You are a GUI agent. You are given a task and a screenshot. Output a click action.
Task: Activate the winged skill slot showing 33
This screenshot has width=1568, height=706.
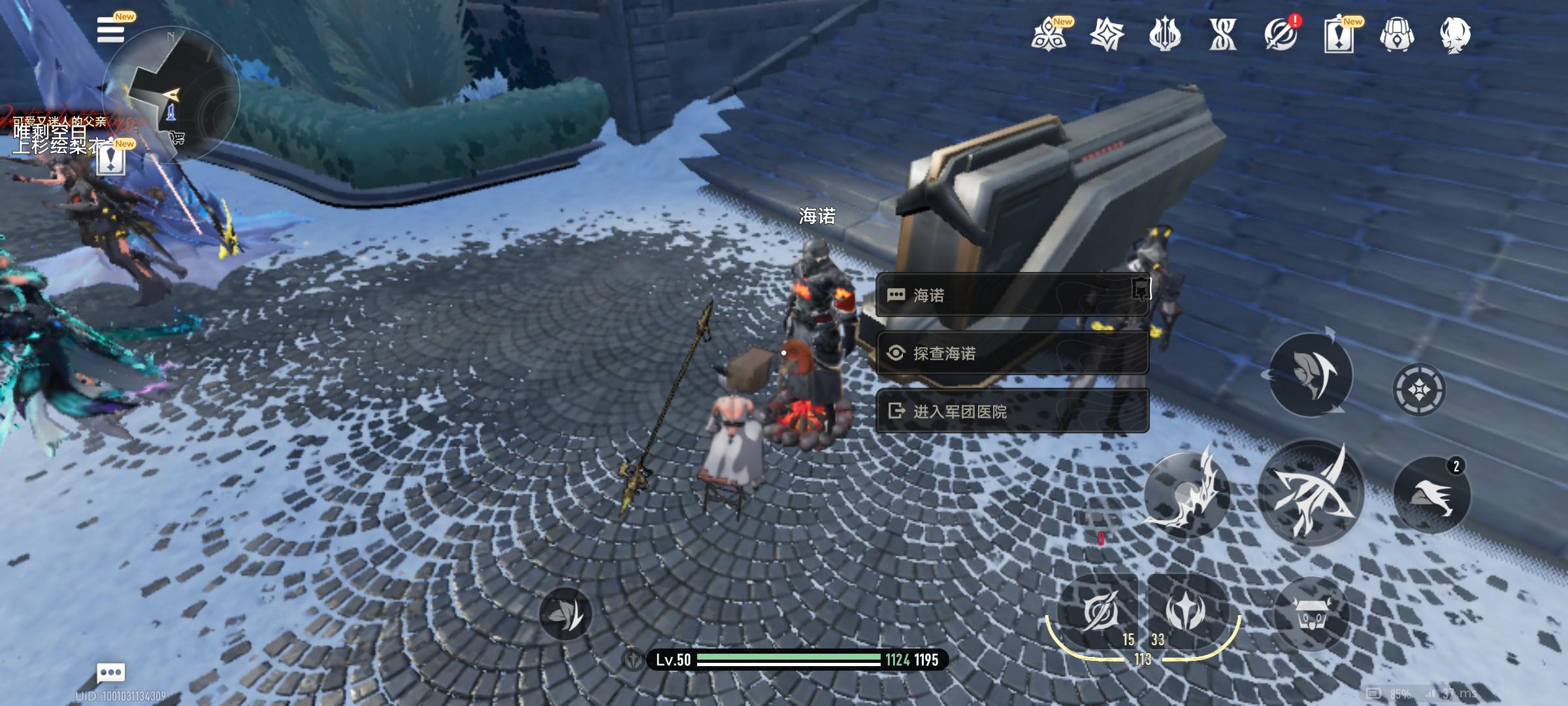[1185, 612]
